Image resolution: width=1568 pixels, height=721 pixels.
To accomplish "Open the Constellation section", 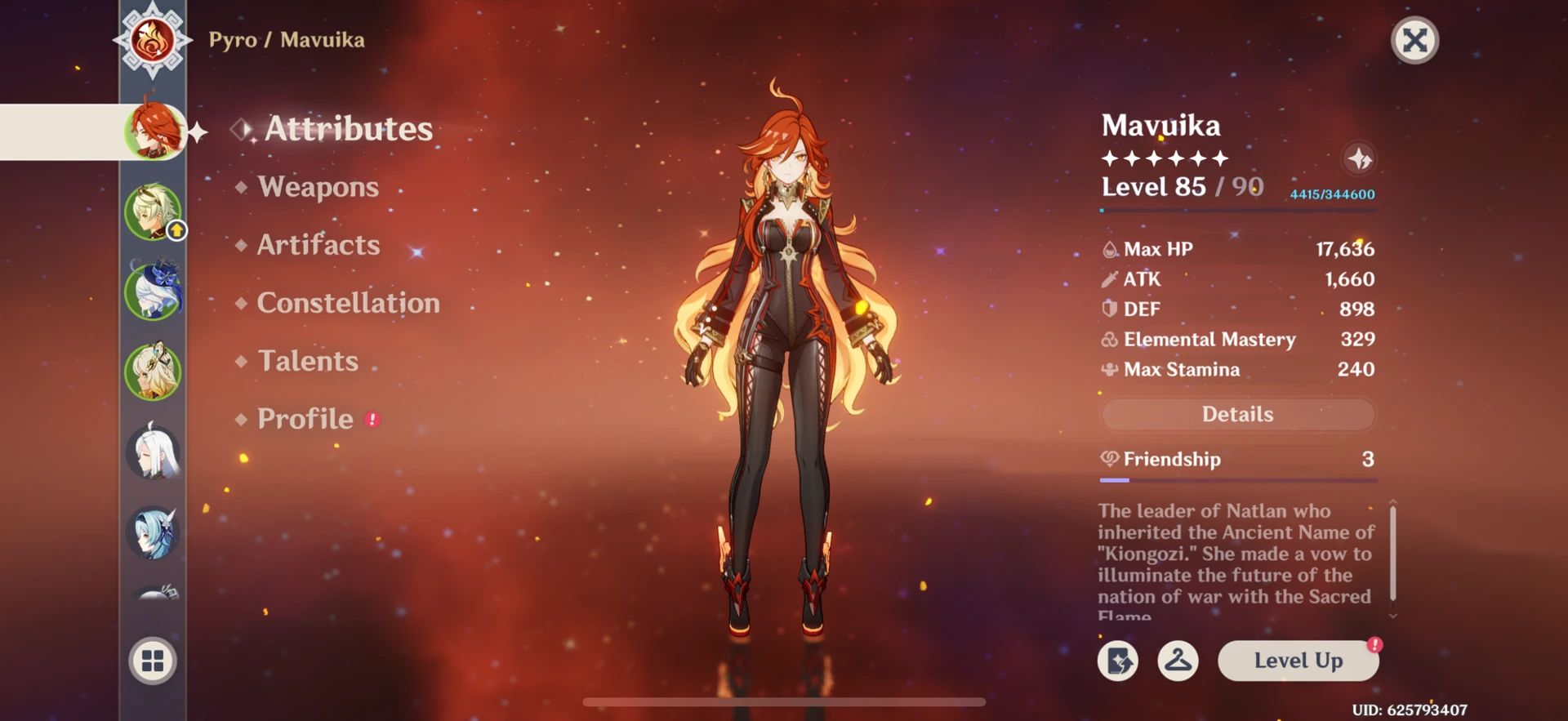I will pos(348,303).
